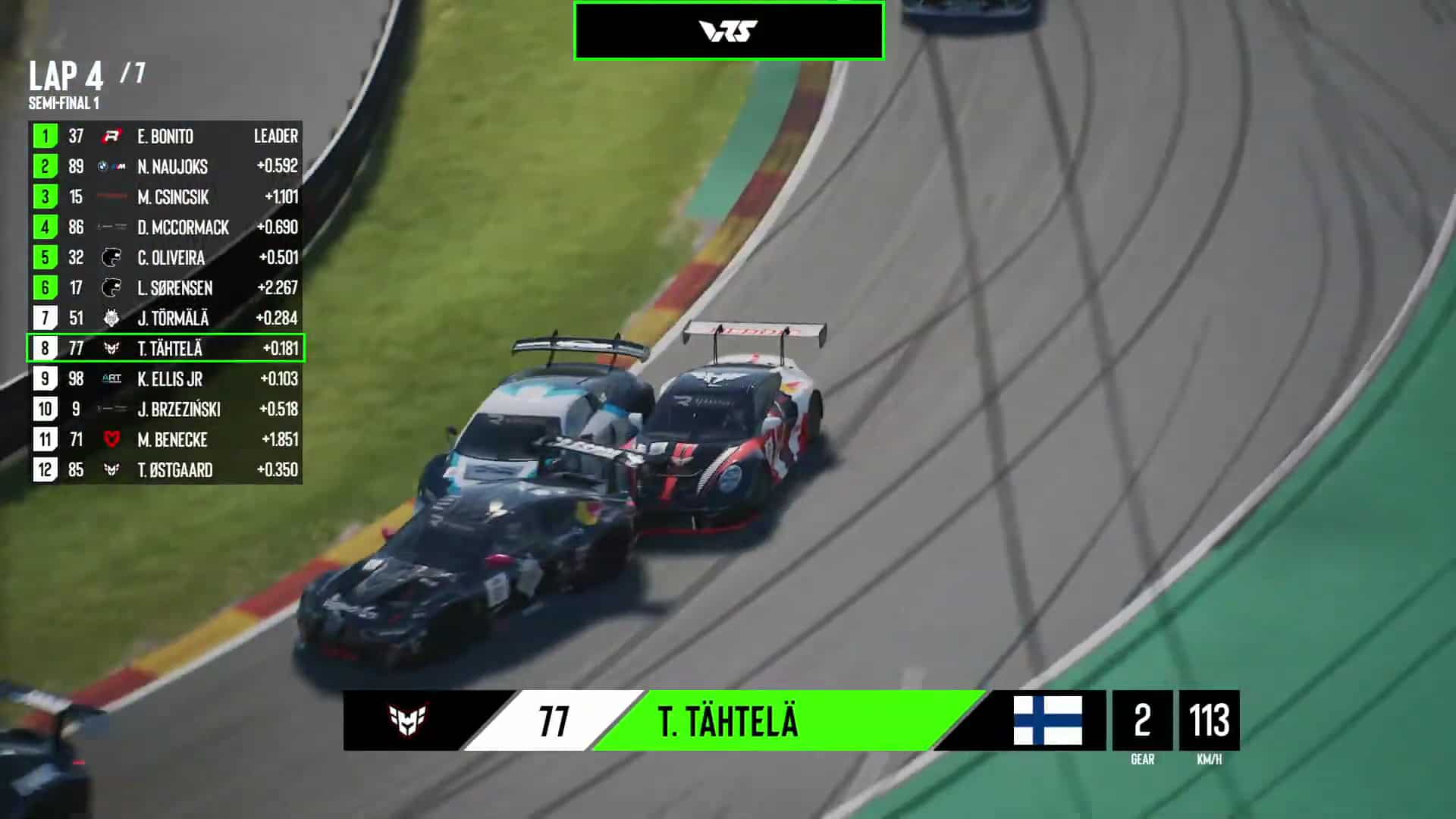
Task: Expand the LEADER gap entry for position 1
Action: coord(276,136)
